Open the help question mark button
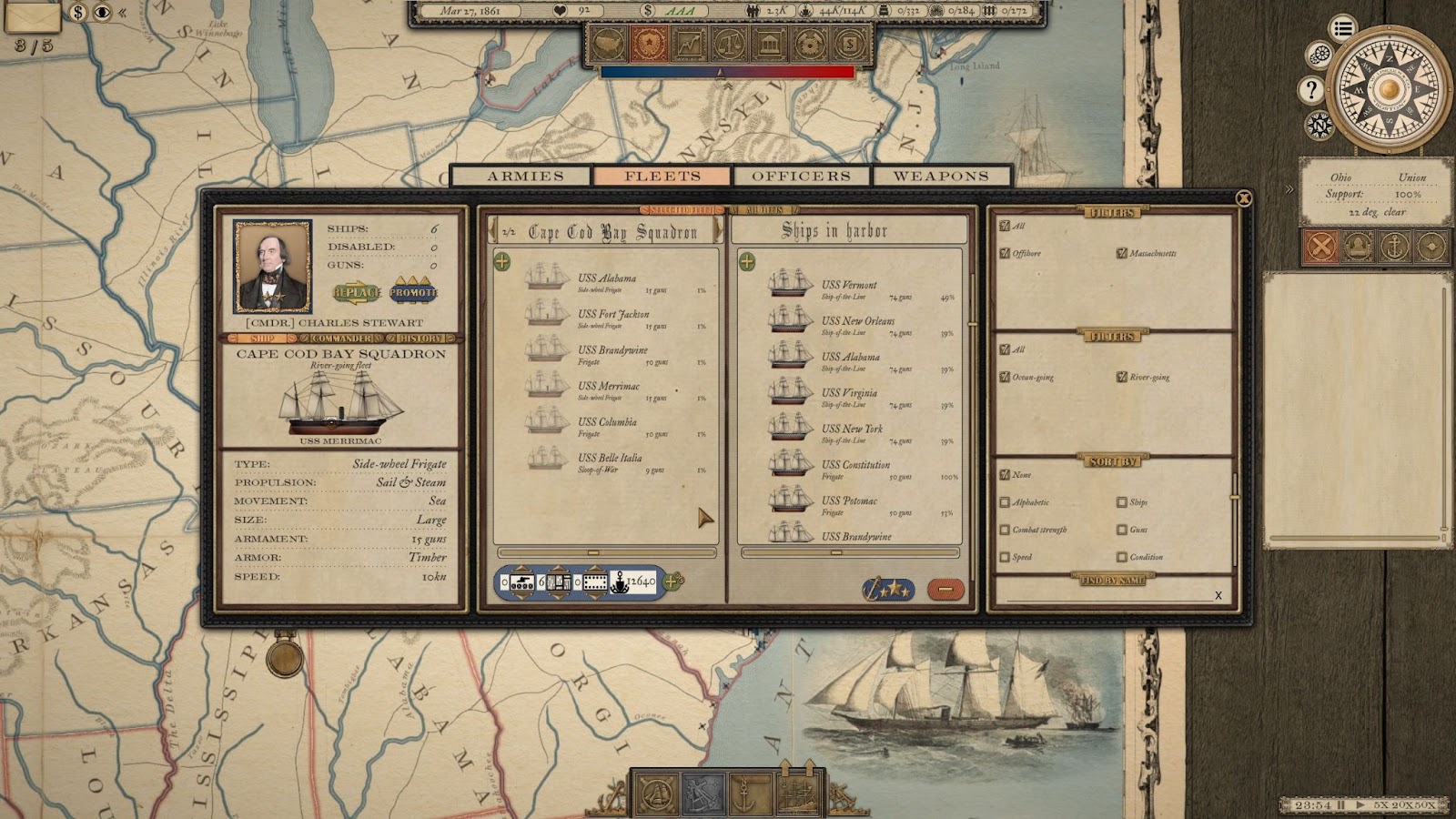The image size is (1456, 819). tap(1311, 89)
